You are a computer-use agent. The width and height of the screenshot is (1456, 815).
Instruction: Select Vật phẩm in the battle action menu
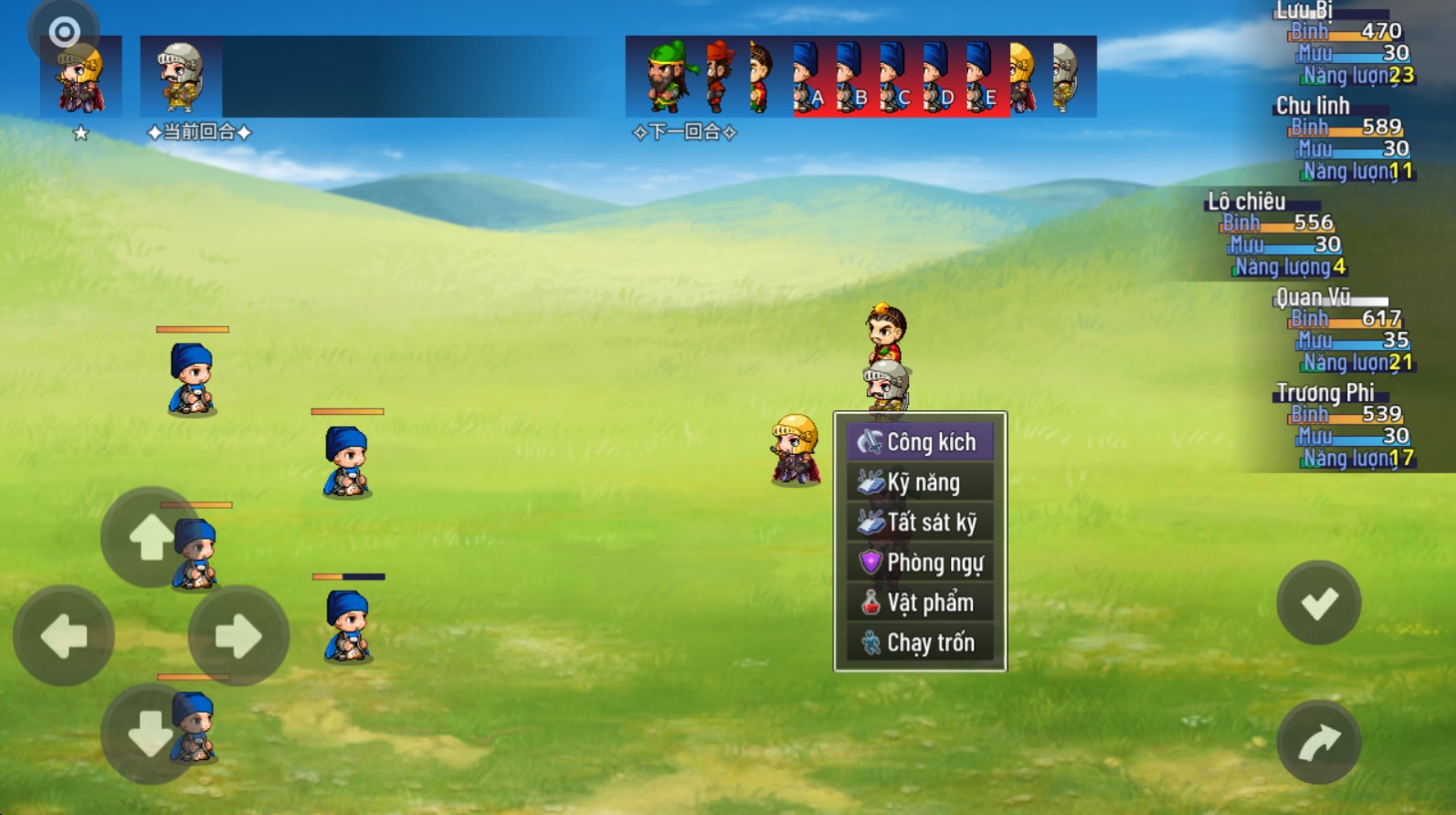tap(930, 602)
